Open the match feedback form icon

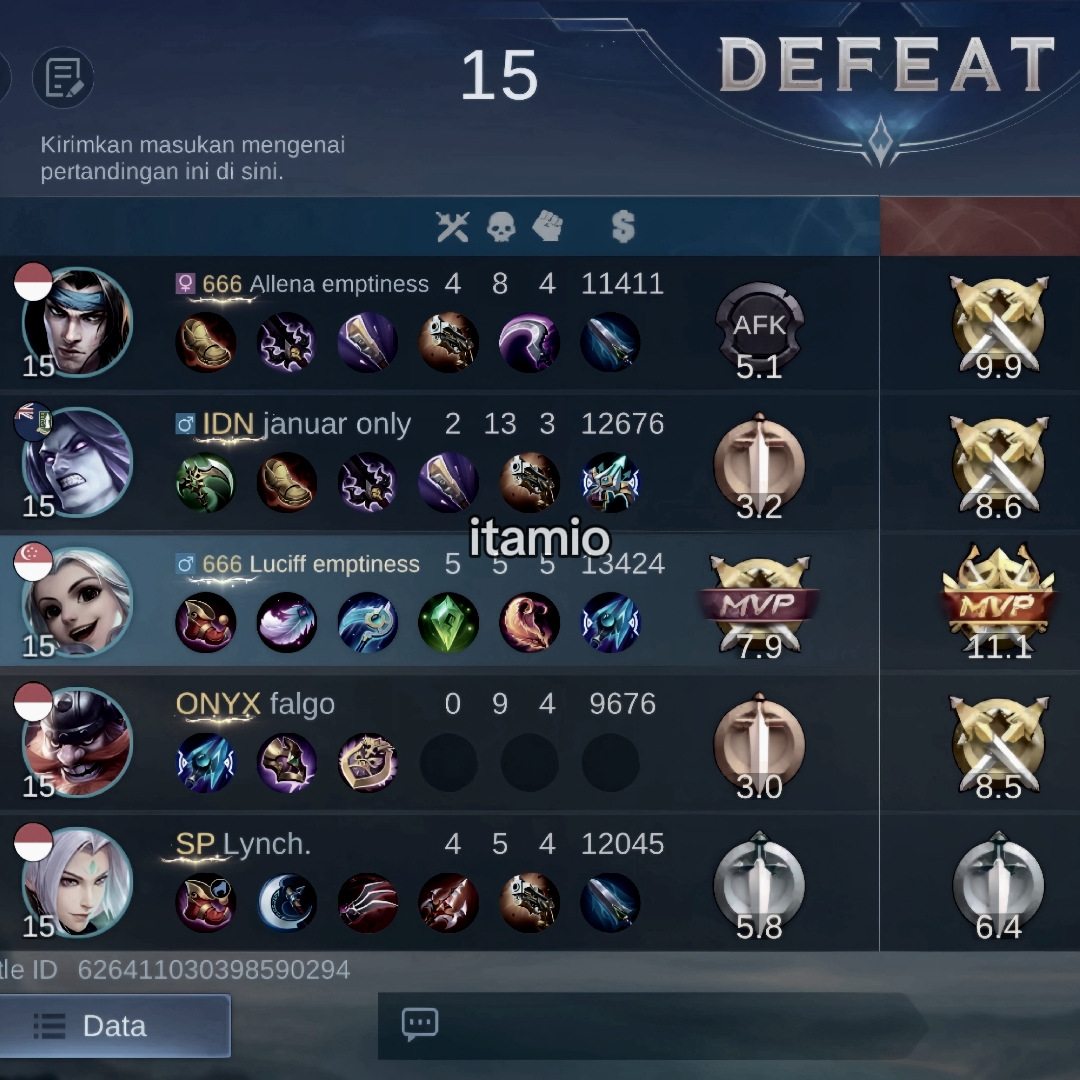point(63,77)
